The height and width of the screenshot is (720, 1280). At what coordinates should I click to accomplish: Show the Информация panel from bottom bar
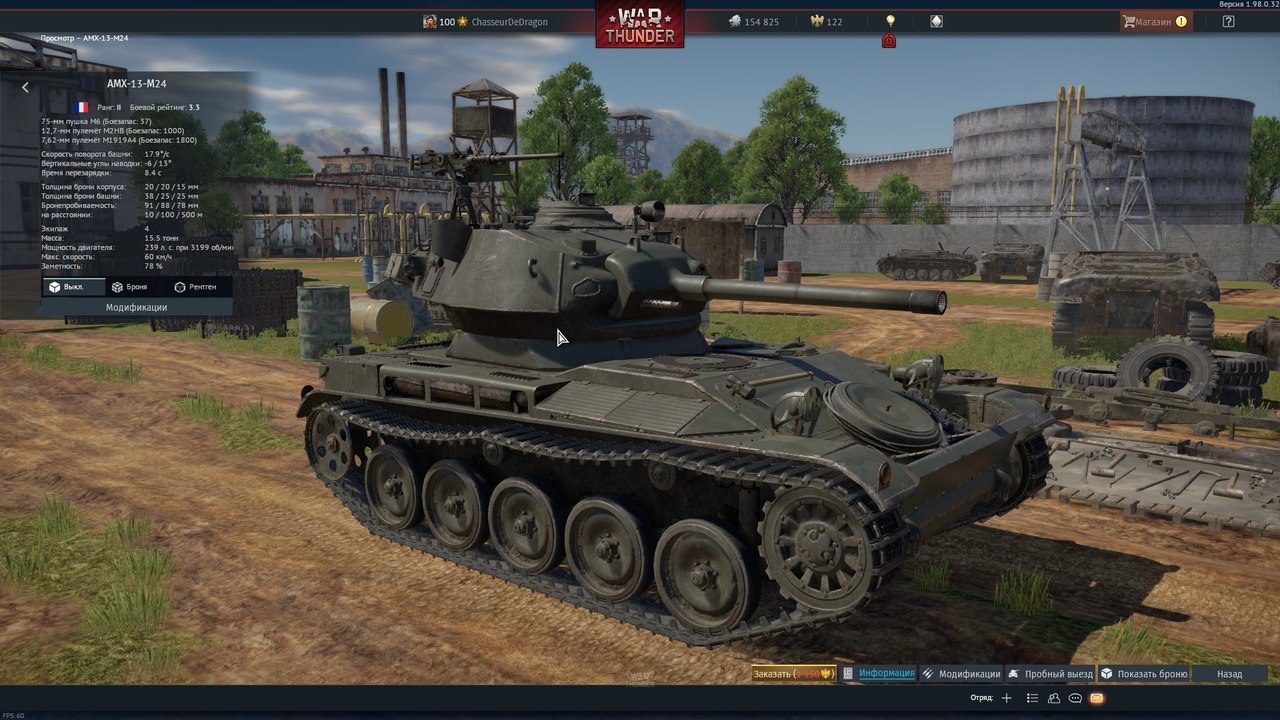[x=879, y=674]
